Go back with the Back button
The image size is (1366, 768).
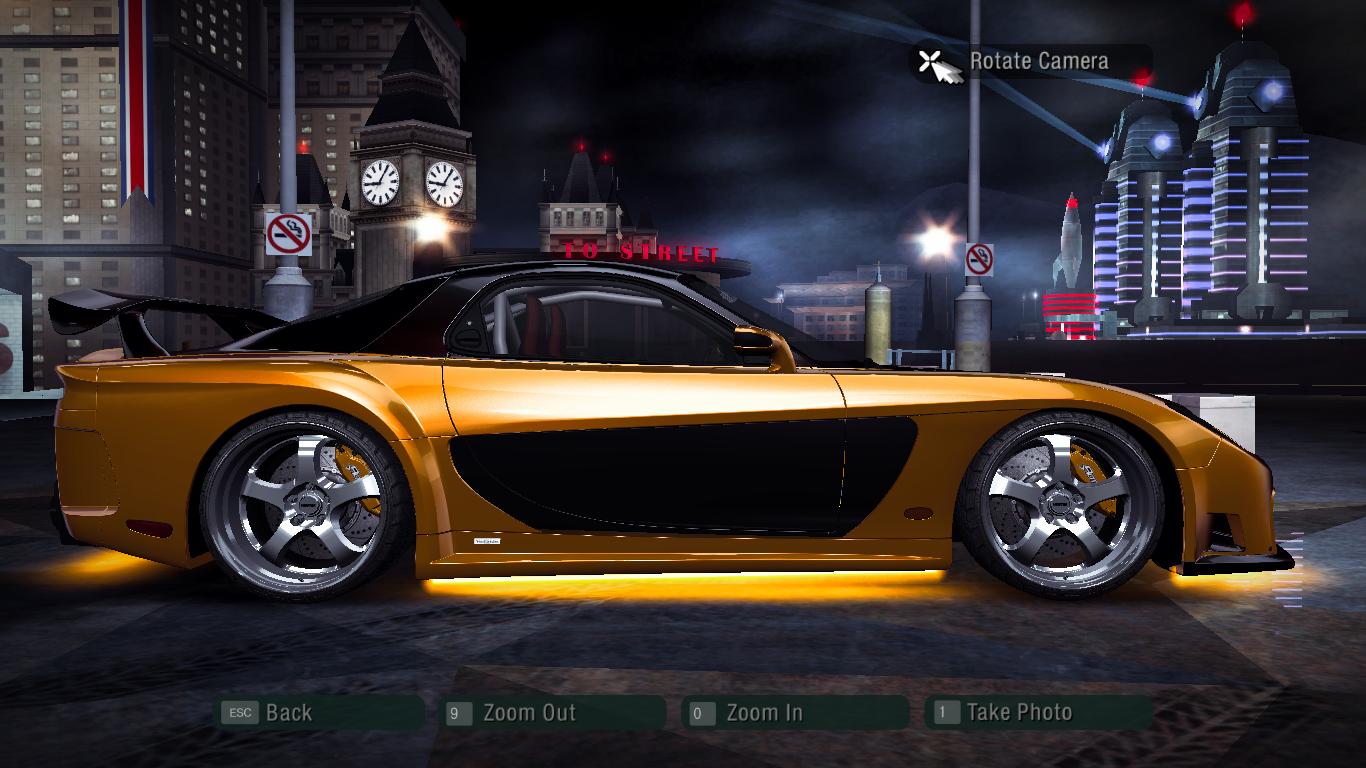pos(288,713)
